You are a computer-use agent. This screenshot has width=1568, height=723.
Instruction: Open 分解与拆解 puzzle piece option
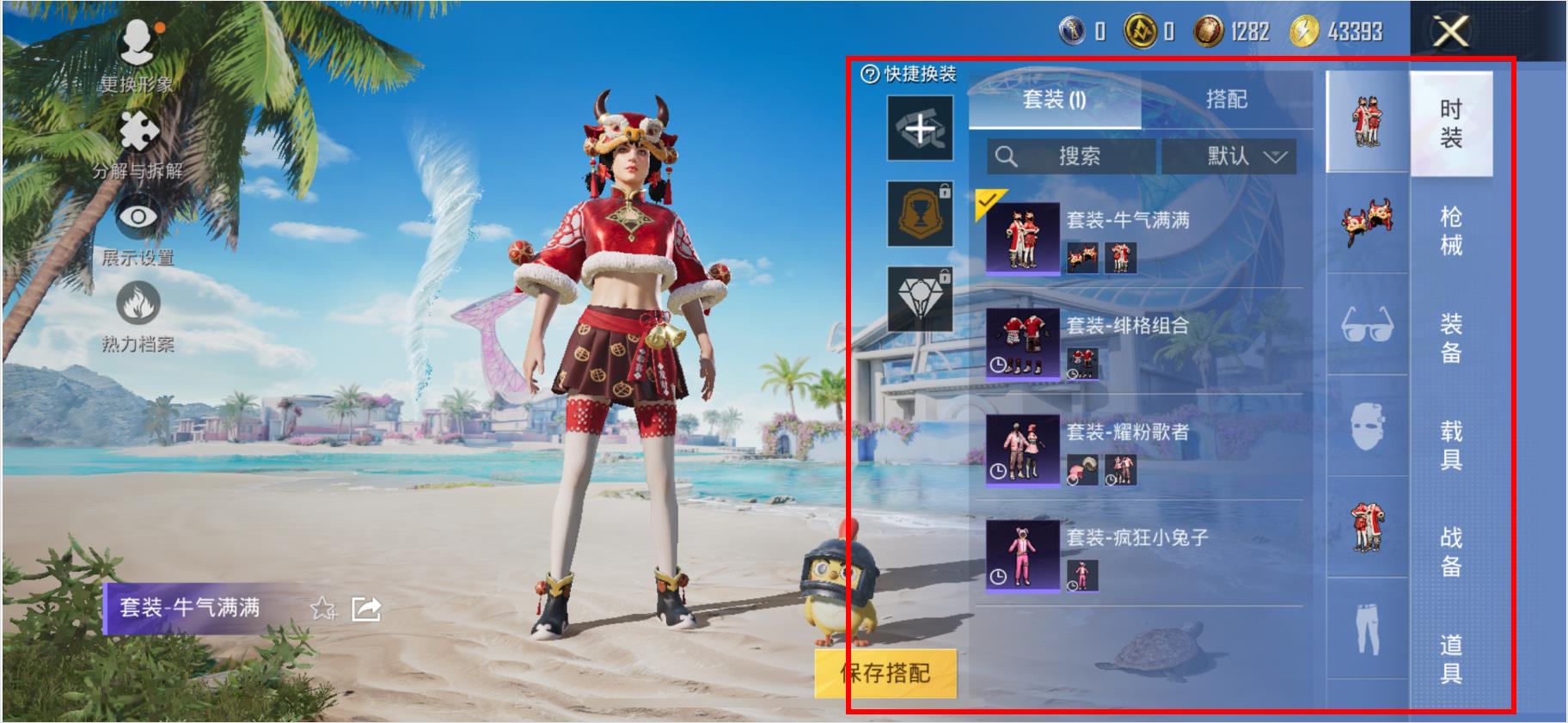pyautogui.click(x=138, y=143)
